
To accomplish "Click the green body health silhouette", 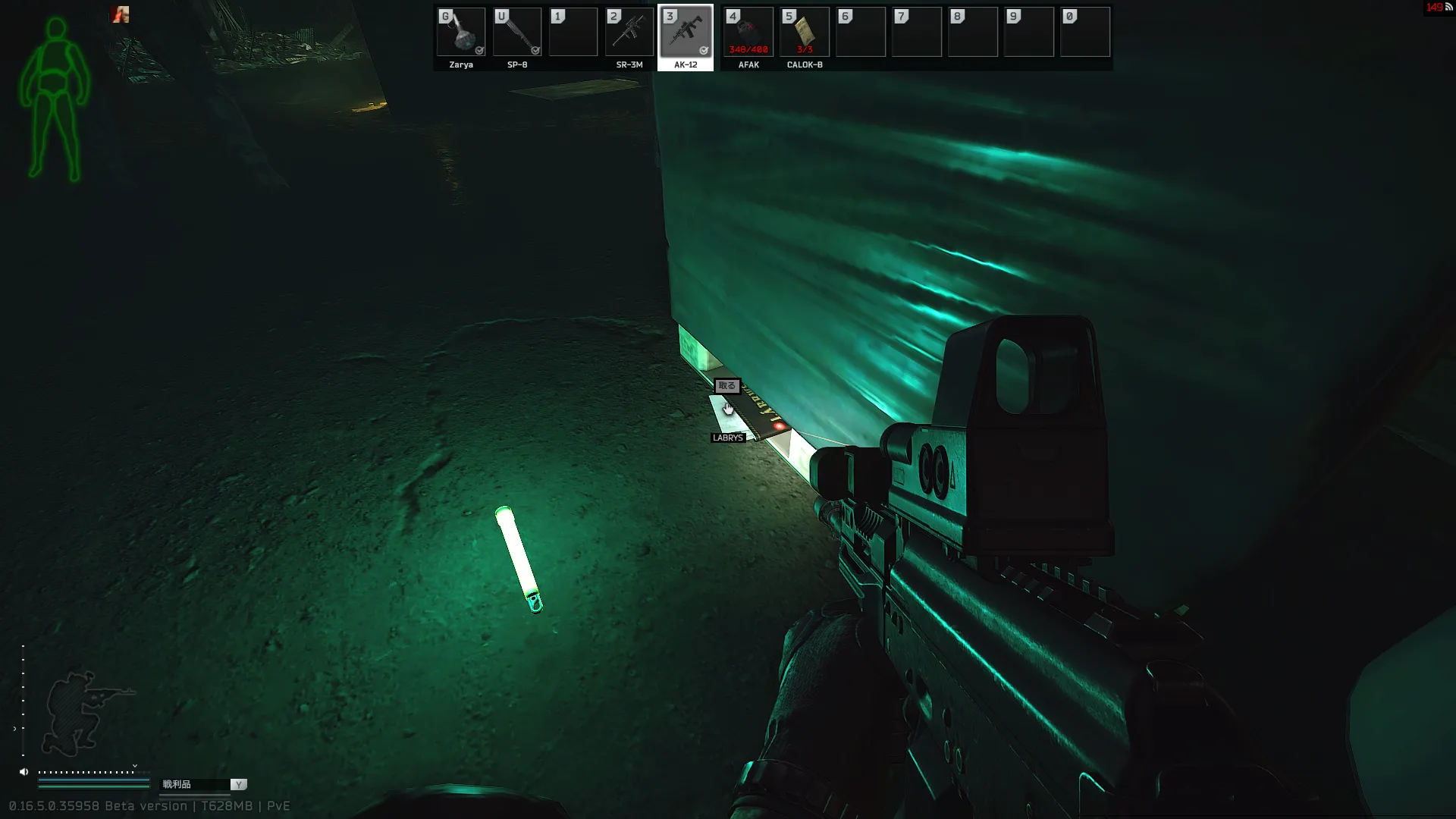I will coord(55,99).
